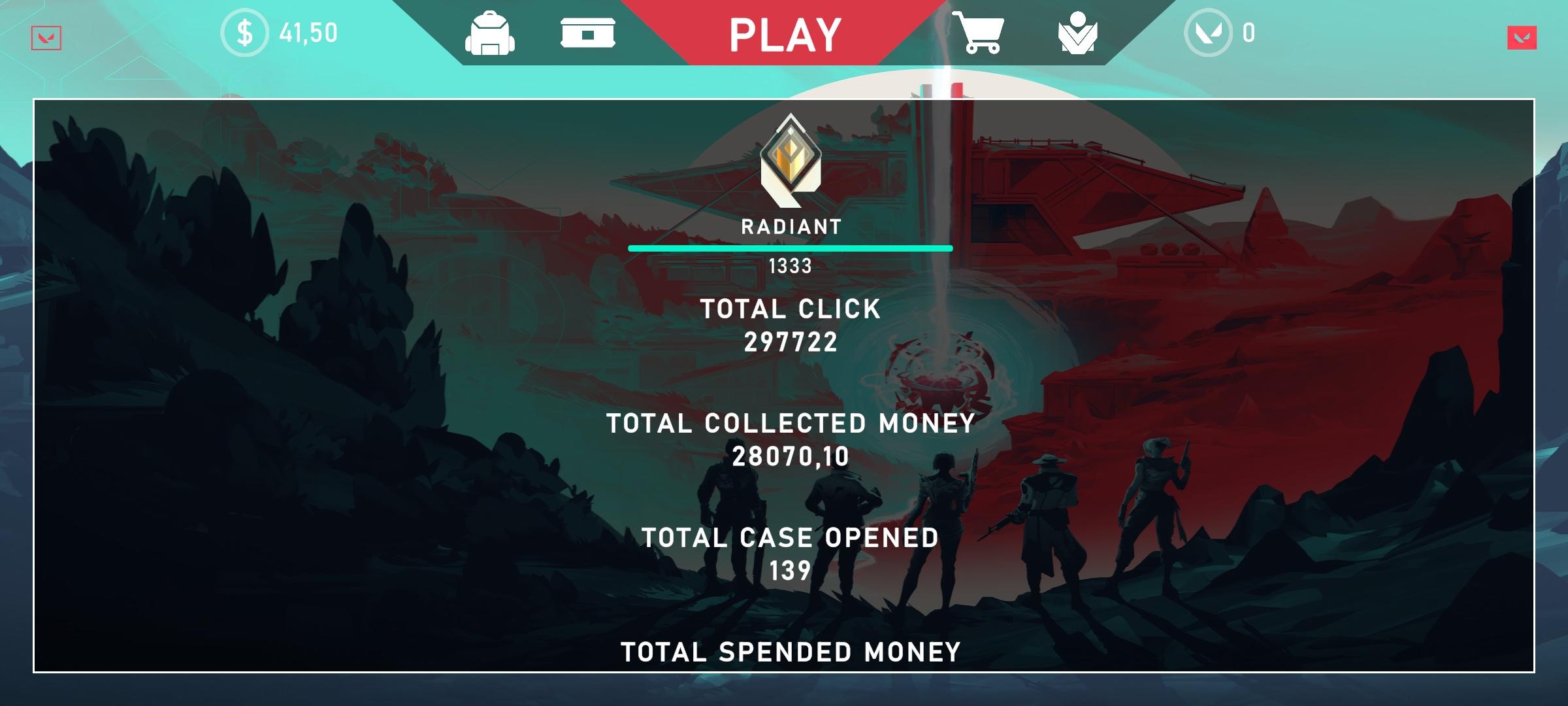1568x706 pixels.
Task: Select the agent contract icon beside the cart
Action: [x=1079, y=34]
